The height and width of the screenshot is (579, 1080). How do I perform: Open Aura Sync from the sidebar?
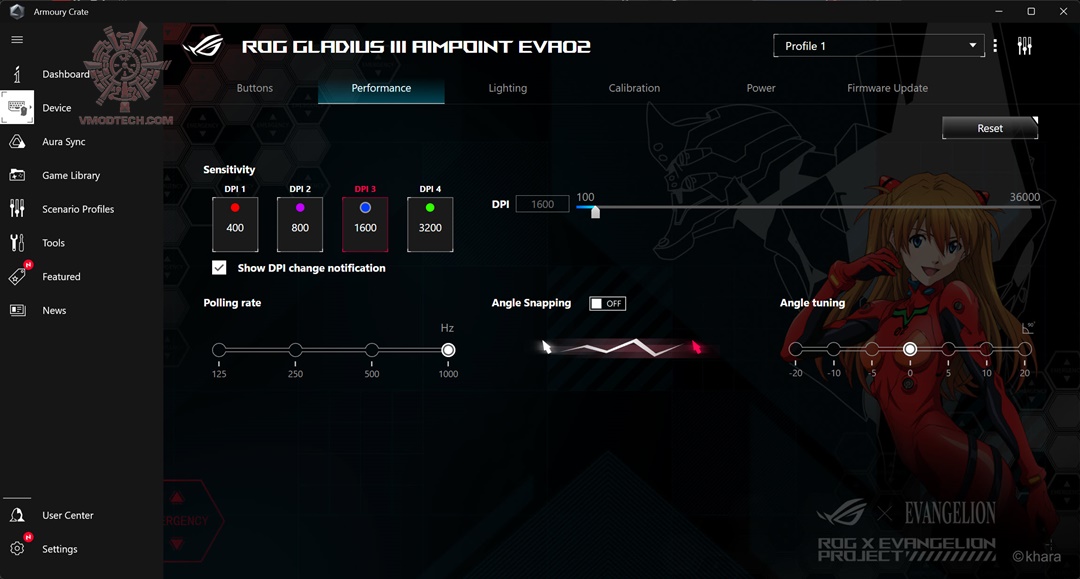[x=63, y=142]
